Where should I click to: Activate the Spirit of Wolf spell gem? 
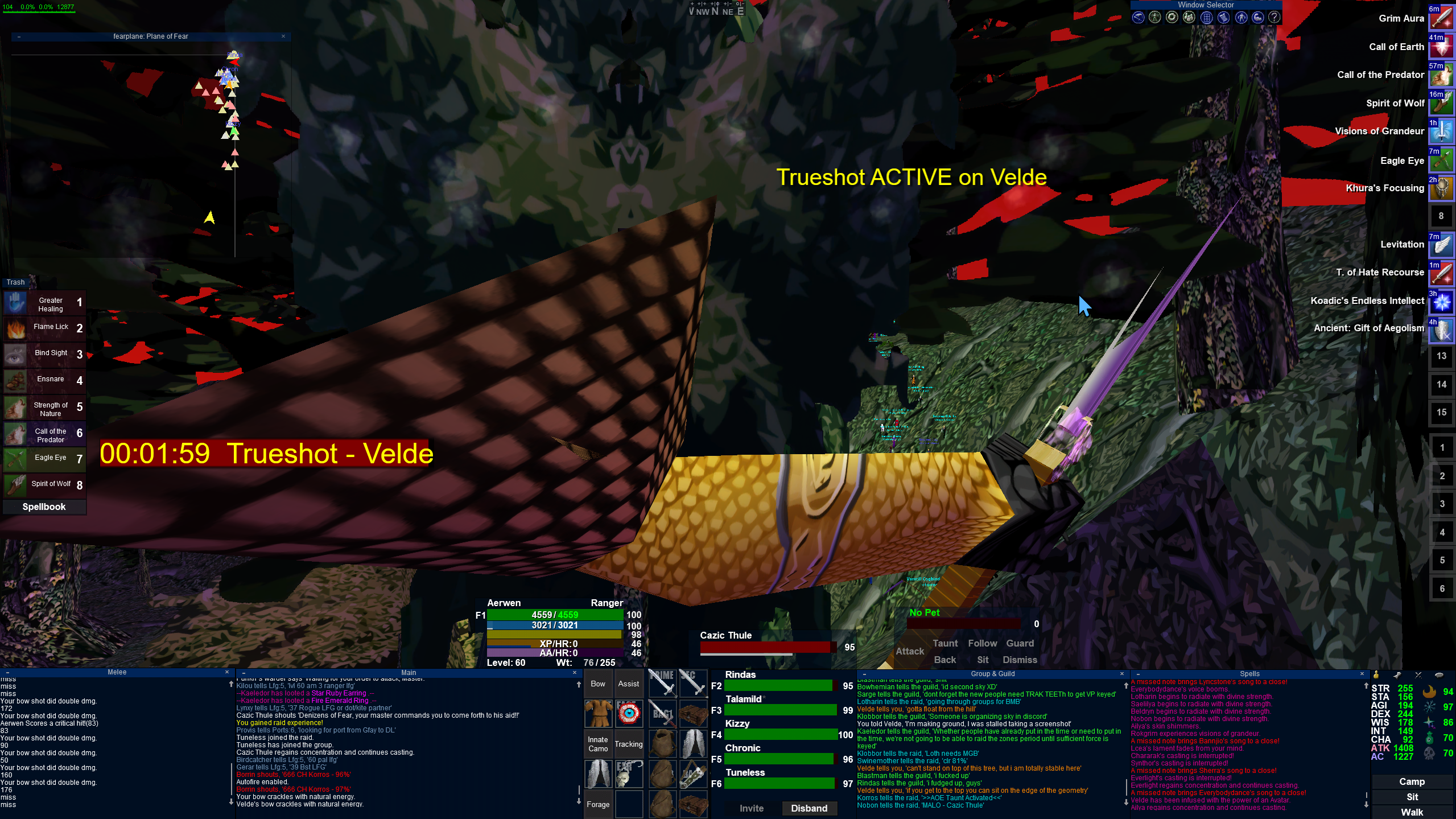click(x=44, y=484)
